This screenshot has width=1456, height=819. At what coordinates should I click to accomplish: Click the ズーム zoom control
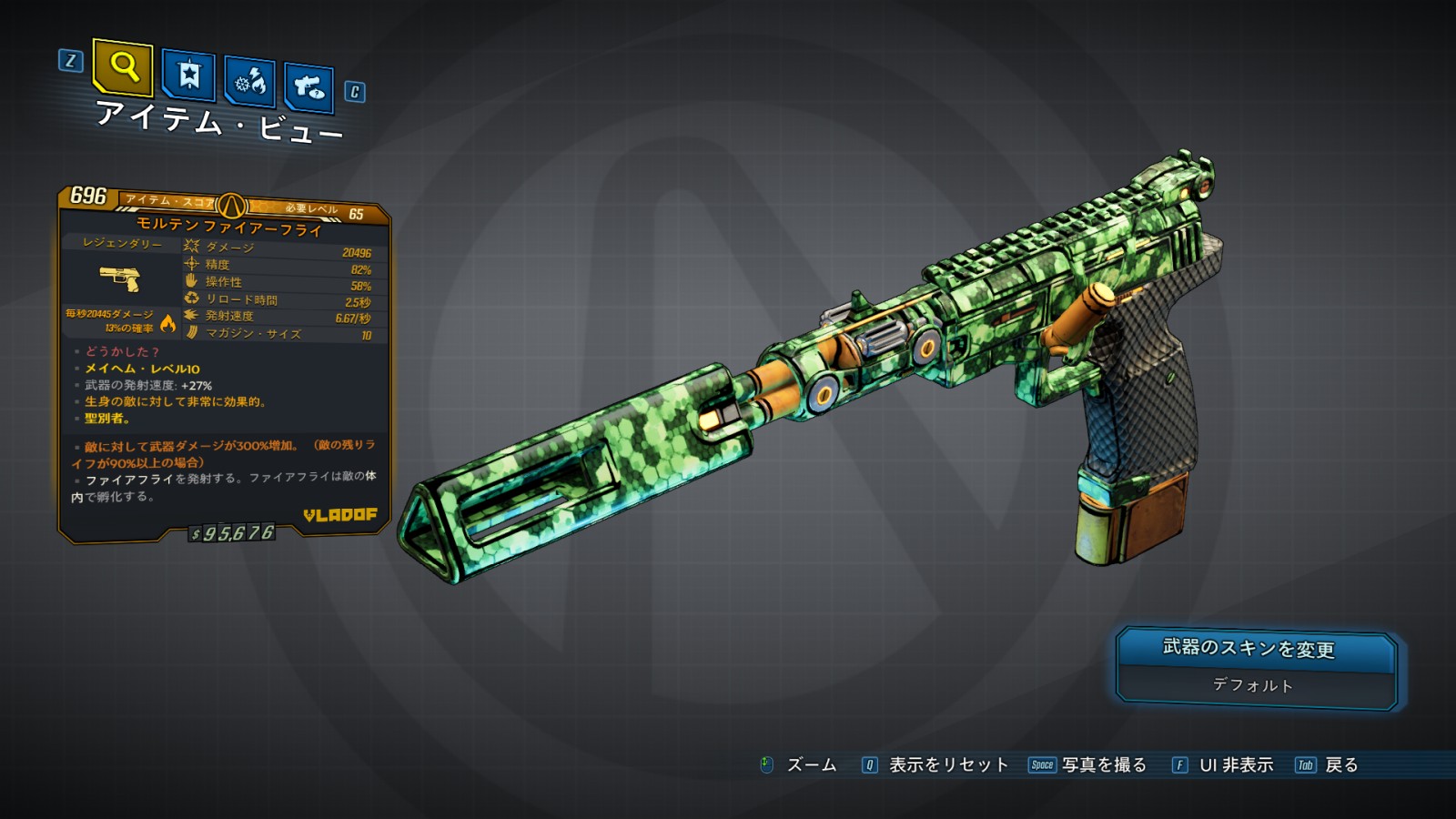pyautogui.click(x=799, y=765)
